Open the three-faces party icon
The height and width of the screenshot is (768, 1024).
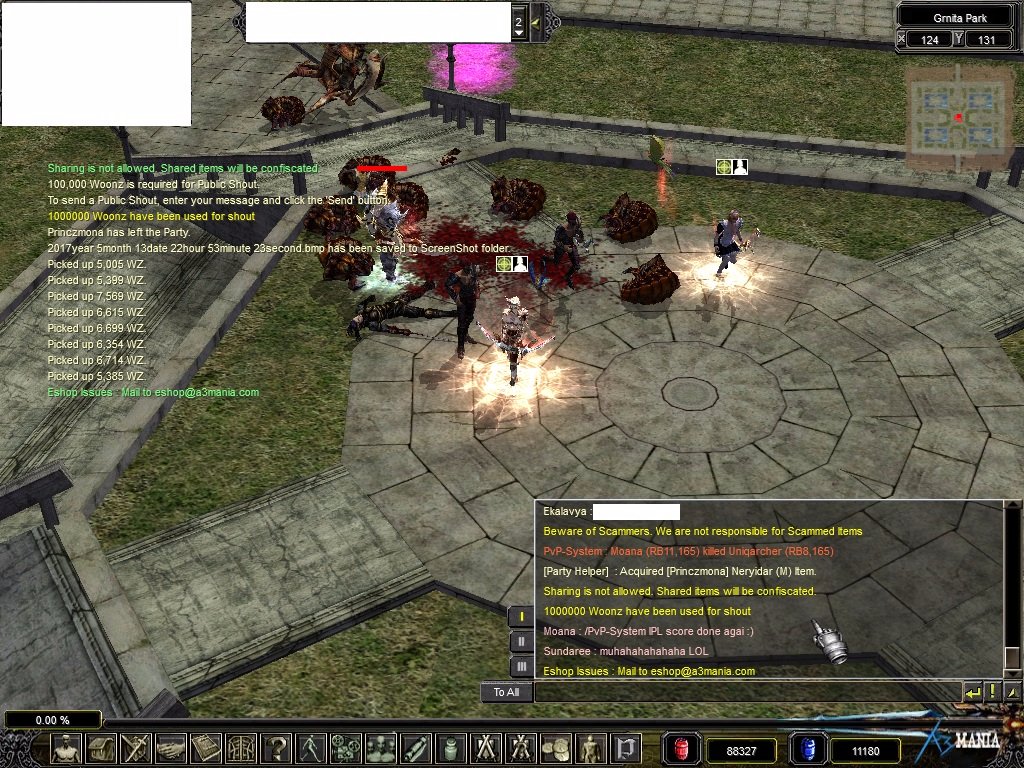tap(379, 748)
